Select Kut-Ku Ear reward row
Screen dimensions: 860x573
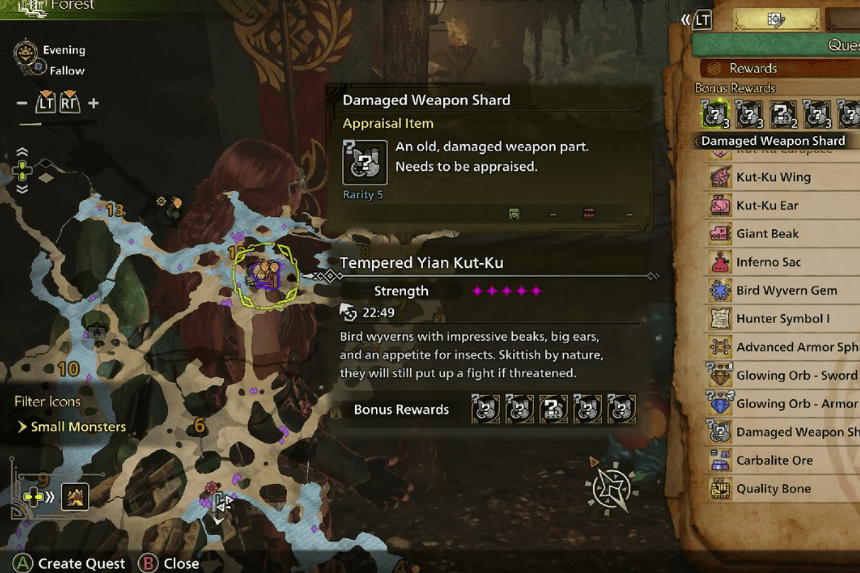pos(768,205)
